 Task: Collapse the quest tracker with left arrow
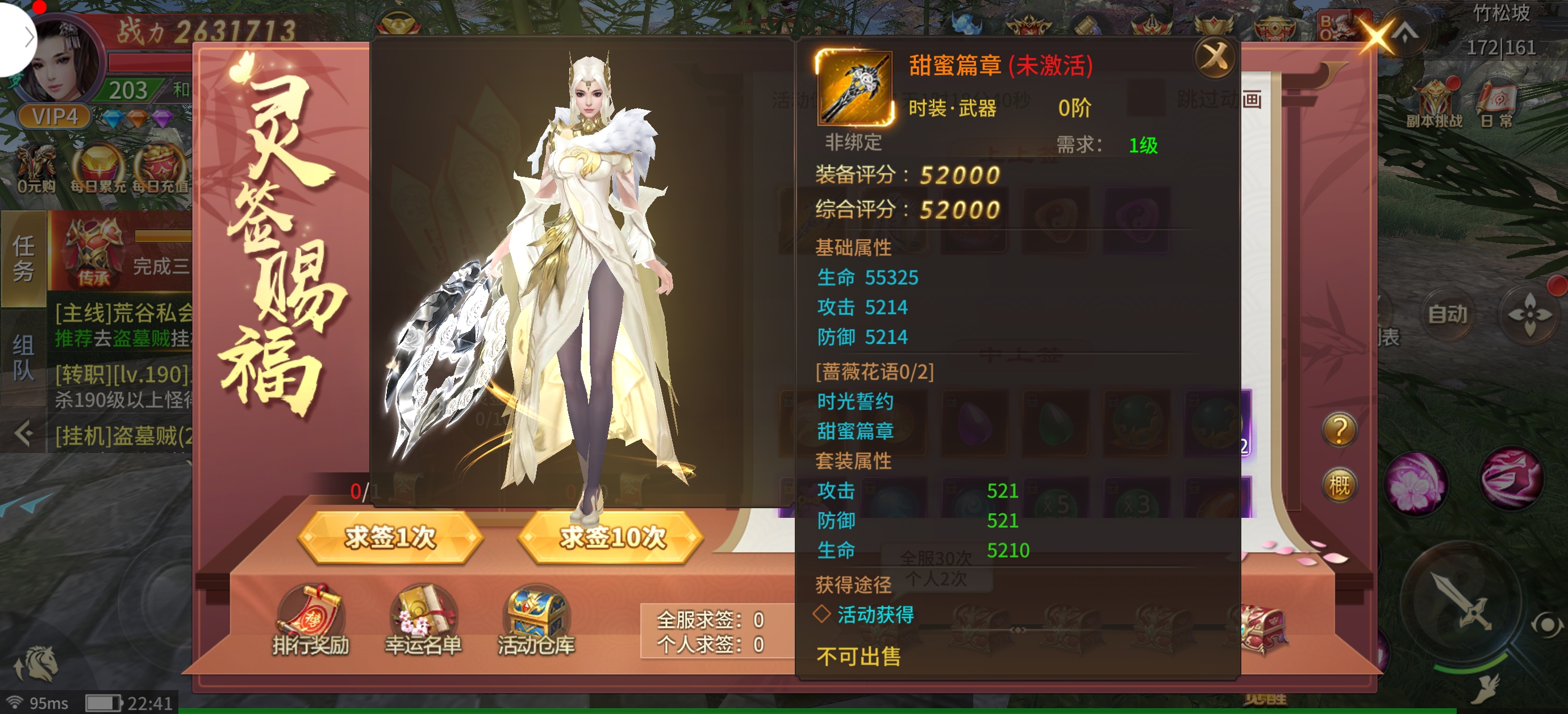point(24,434)
